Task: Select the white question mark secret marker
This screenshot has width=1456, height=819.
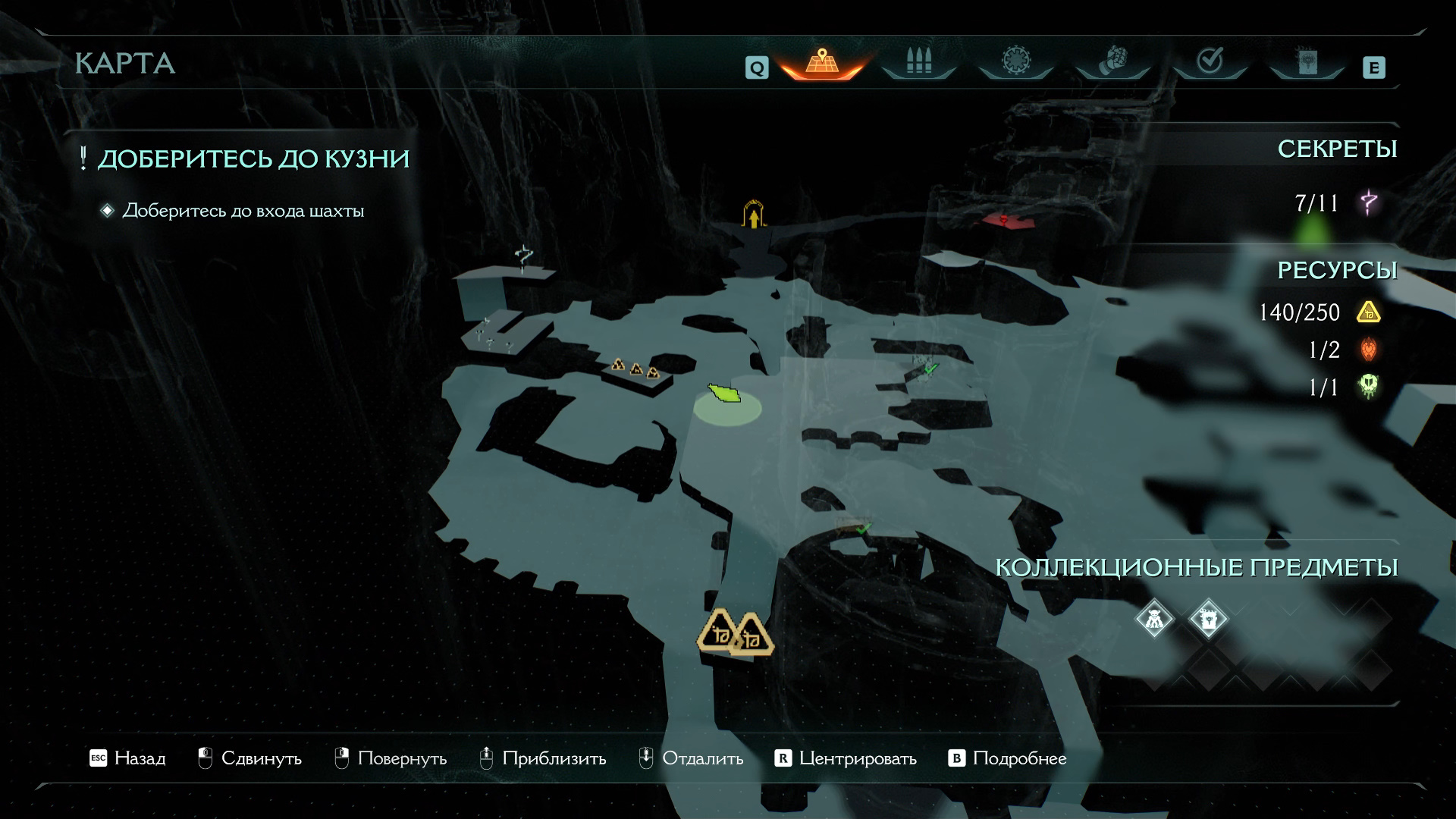Action: pos(523,258)
